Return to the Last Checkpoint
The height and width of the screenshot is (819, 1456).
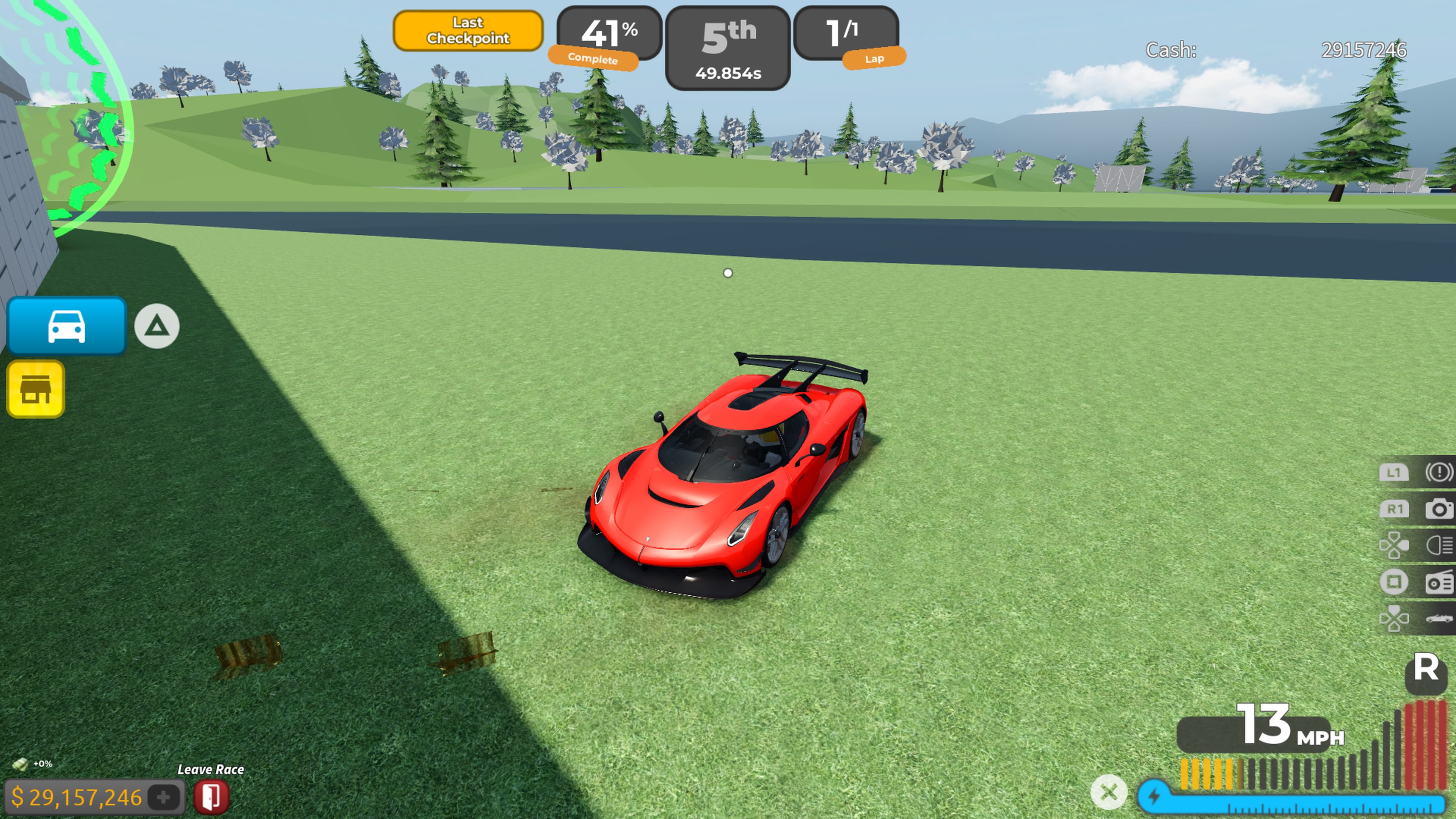468,30
